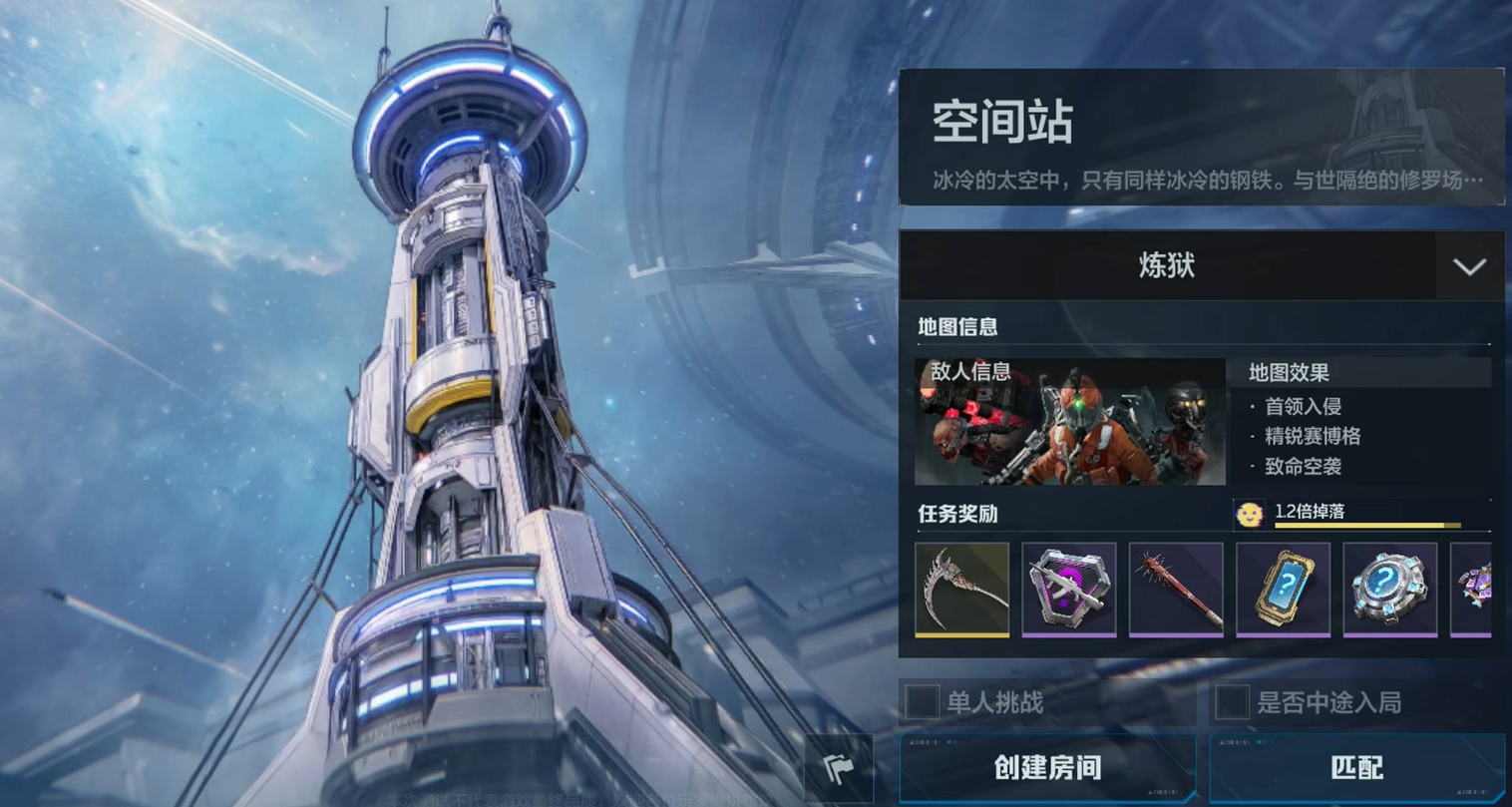Screen dimensions: 1512x807
Task: Open the 敌人信息 enemy info thumbnail
Action: point(1069,422)
